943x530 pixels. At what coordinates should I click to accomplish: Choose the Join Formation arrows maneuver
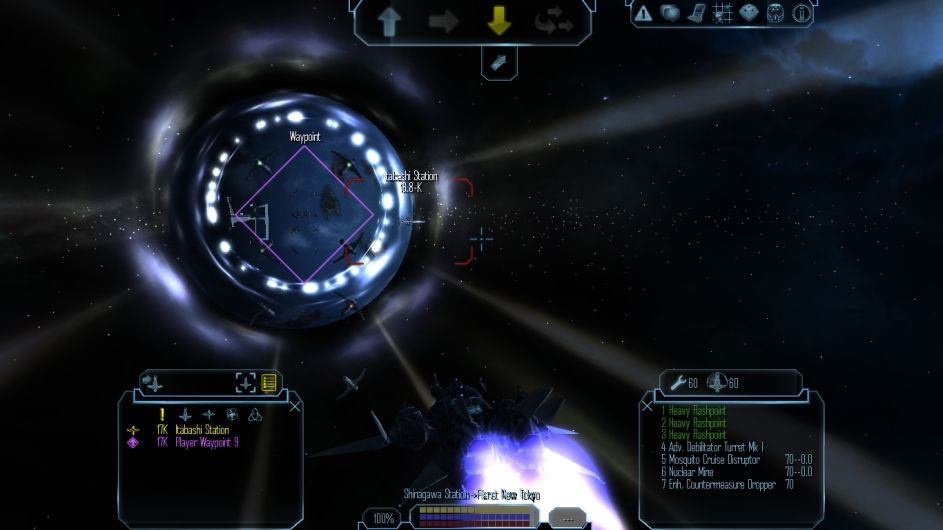point(553,20)
